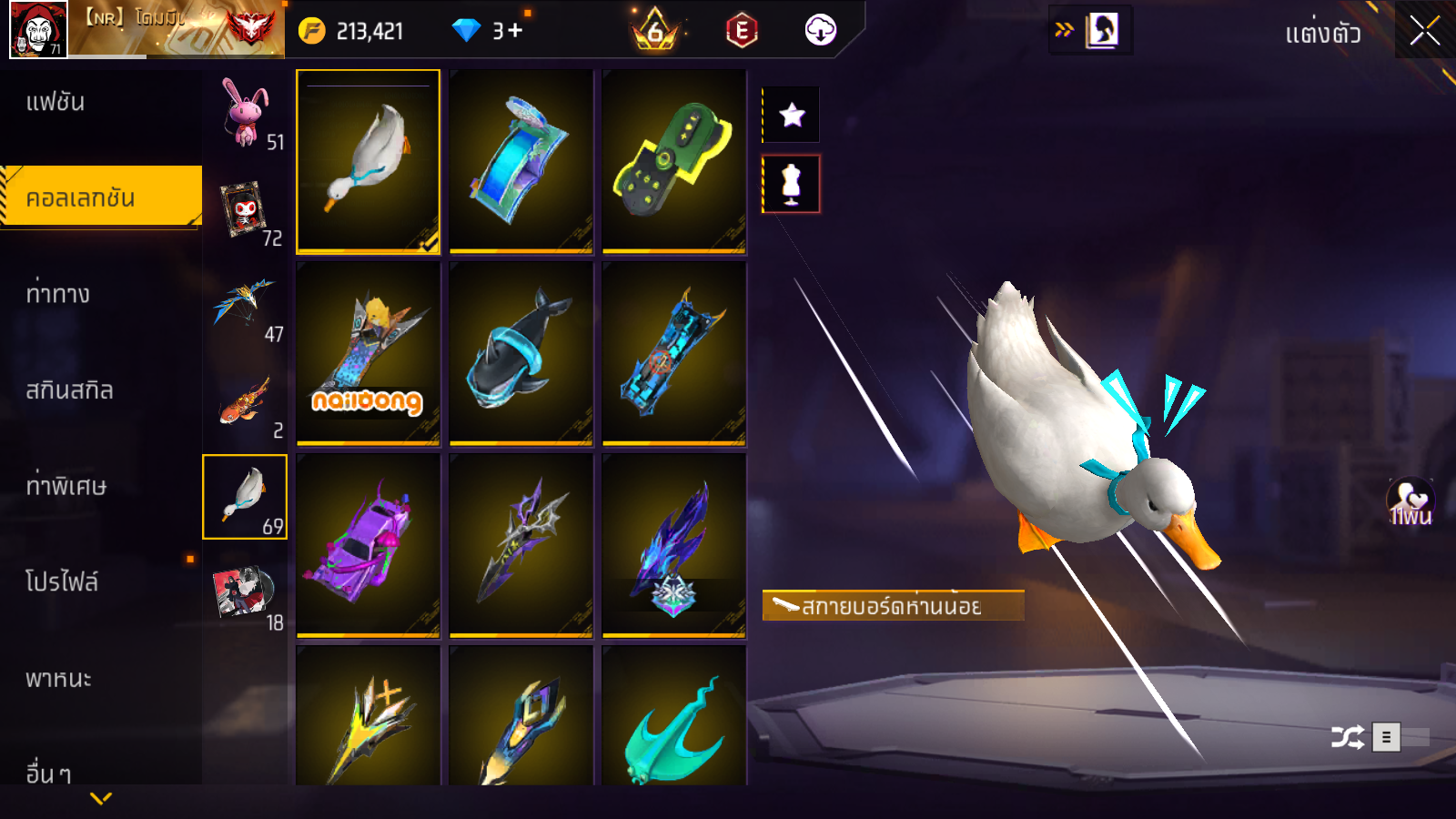The image size is (1456, 819).
Task: Open the player avatar profile
Action: [x=38, y=30]
